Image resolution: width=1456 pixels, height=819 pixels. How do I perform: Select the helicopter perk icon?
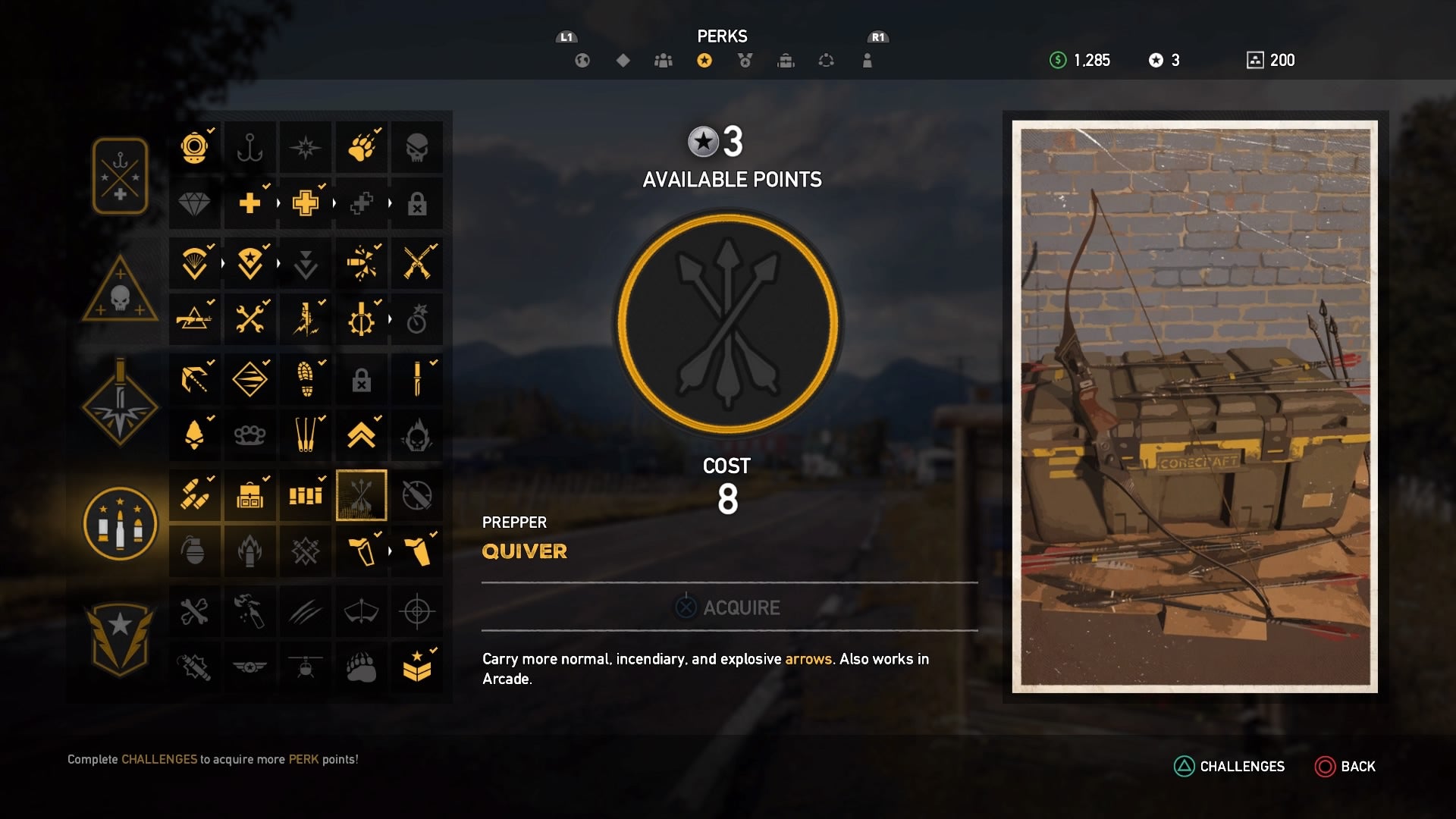pyautogui.click(x=306, y=667)
